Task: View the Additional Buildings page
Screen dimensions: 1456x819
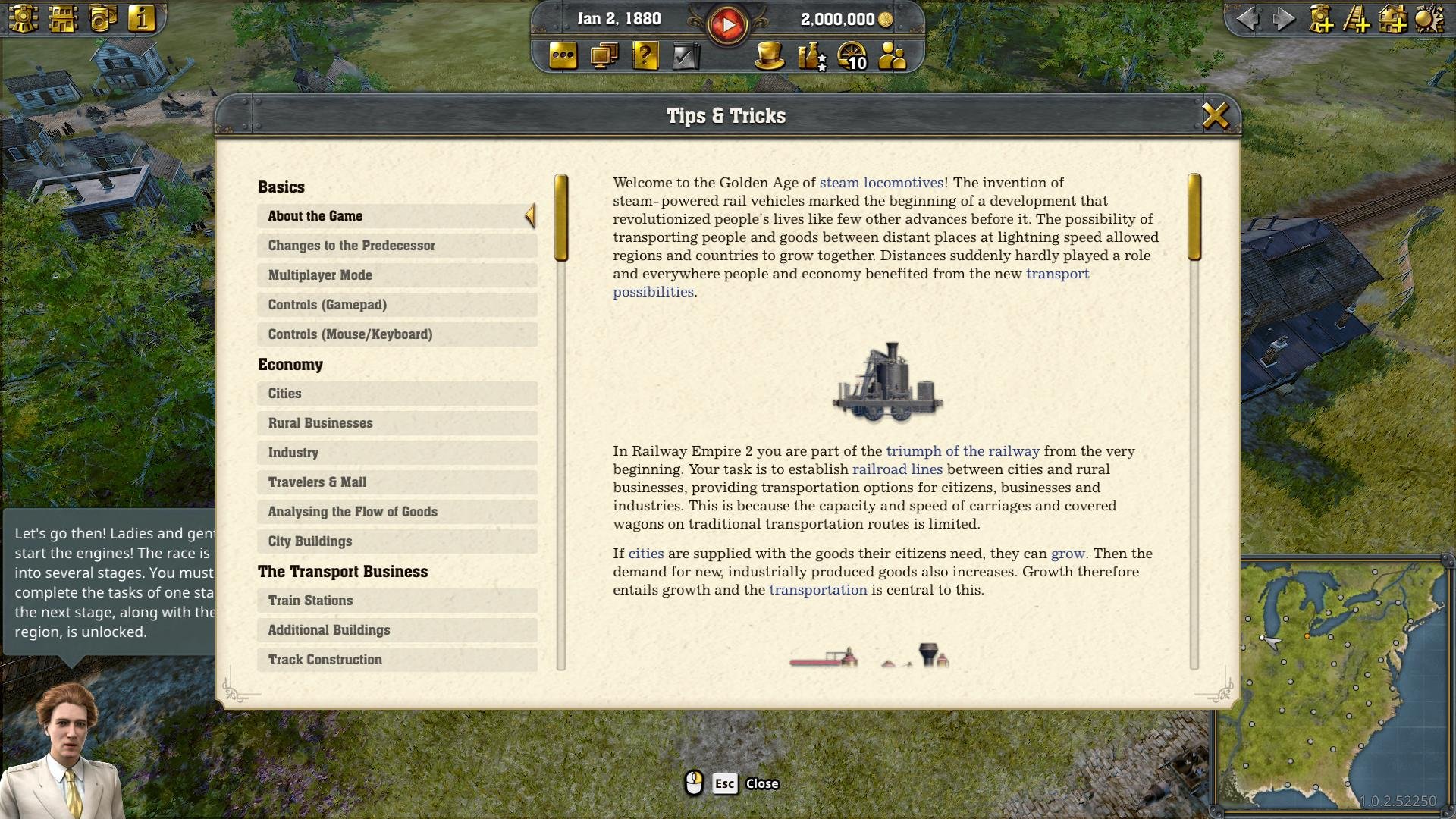Action: [396, 630]
